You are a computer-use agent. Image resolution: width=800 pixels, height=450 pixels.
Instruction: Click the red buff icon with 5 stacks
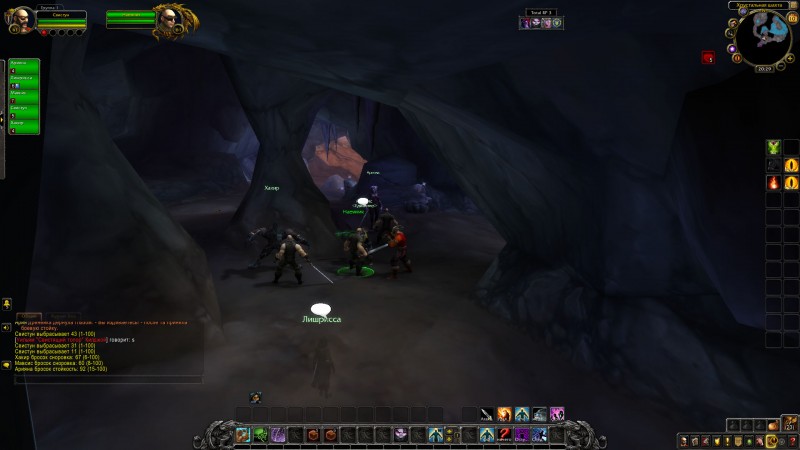[708, 59]
